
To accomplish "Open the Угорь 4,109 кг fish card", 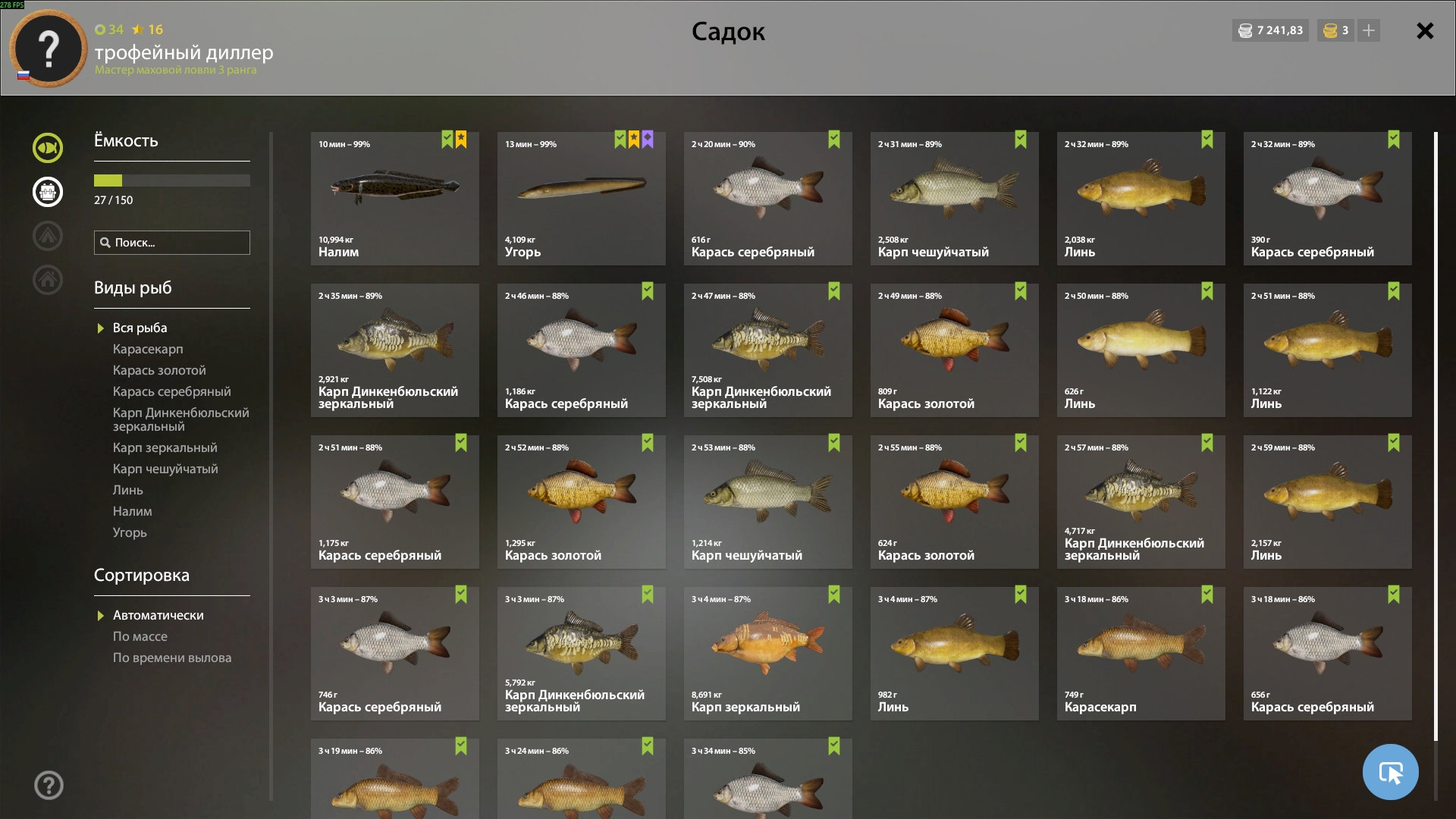I will [581, 199].
